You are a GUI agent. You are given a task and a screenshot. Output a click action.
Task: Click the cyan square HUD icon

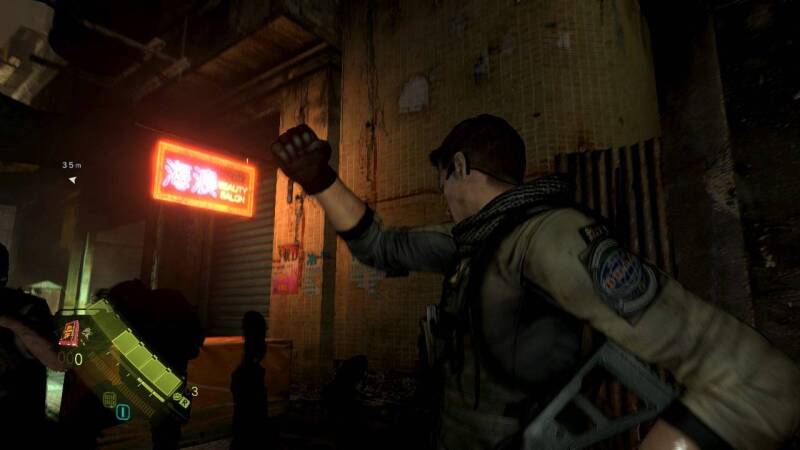[123, 410]
